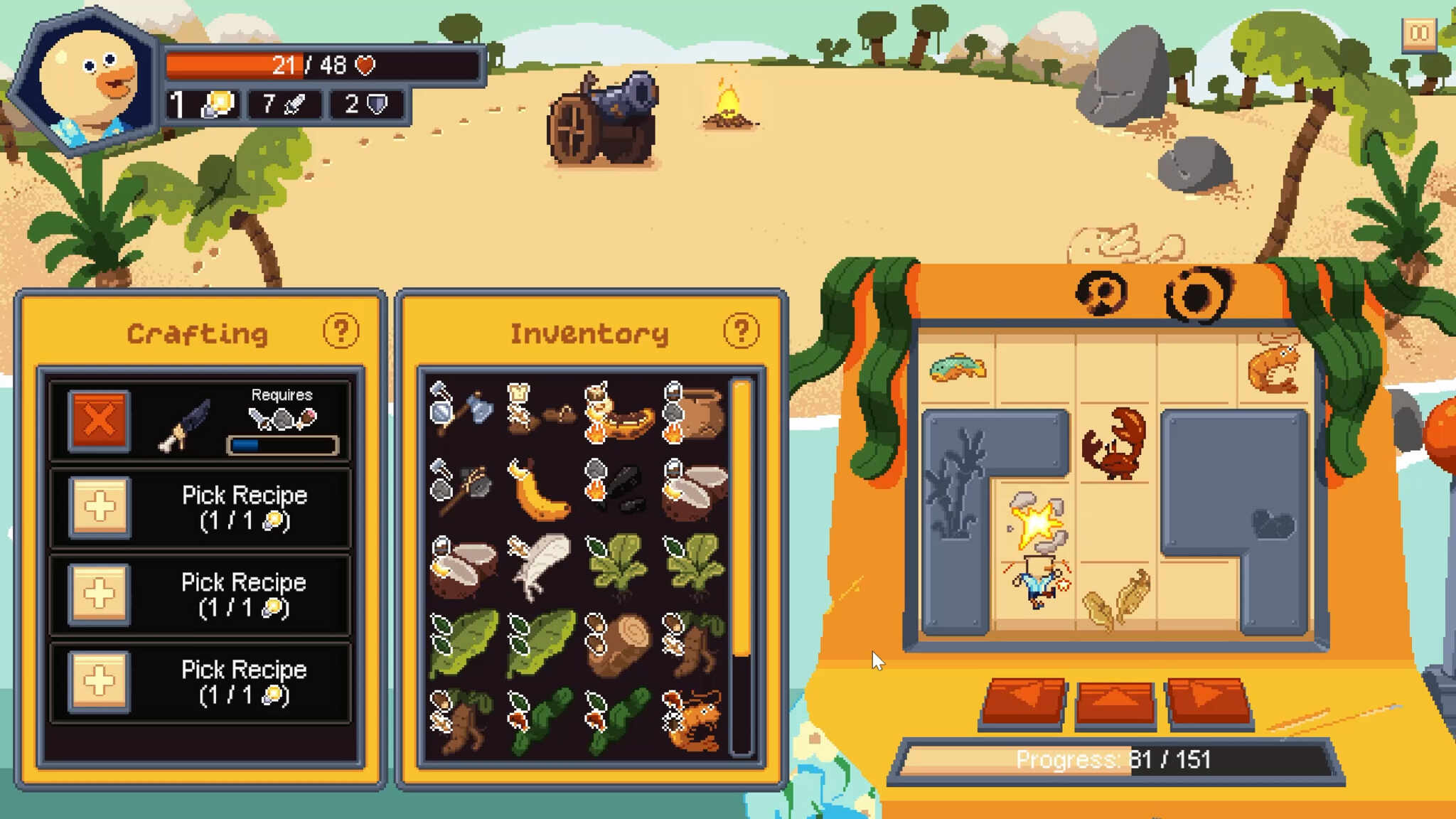Cancel the knife recipe with the red X
Viewport: 1456px width, 819px height.
click(x=99, y=421)
